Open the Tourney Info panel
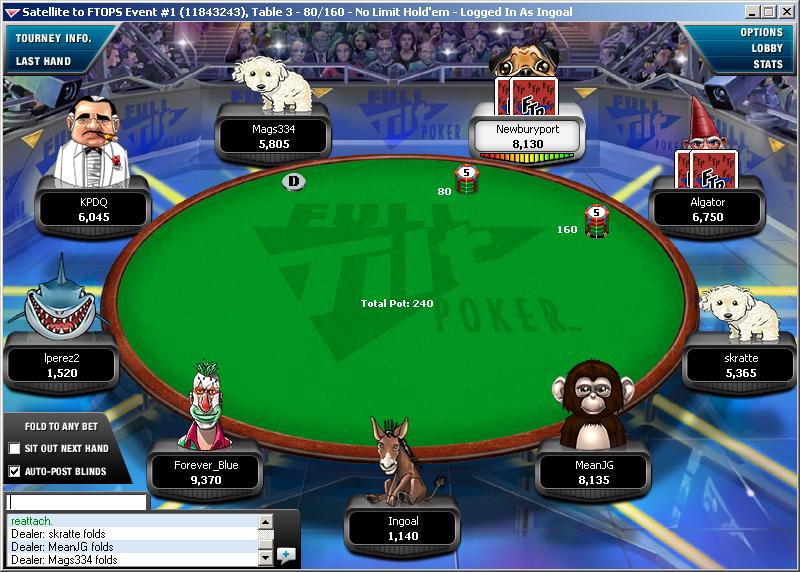The height and width of the screenshot is (572, 800). pos(53,38)
